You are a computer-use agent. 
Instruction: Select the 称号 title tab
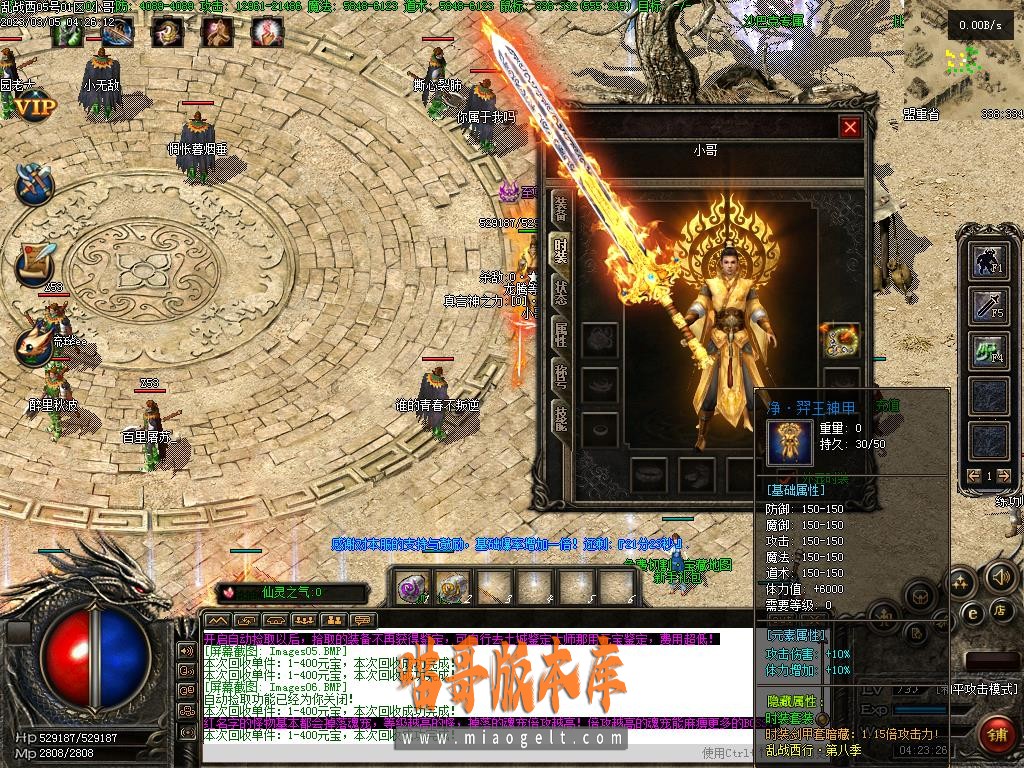pyautogui.click(x=561, y=378)
